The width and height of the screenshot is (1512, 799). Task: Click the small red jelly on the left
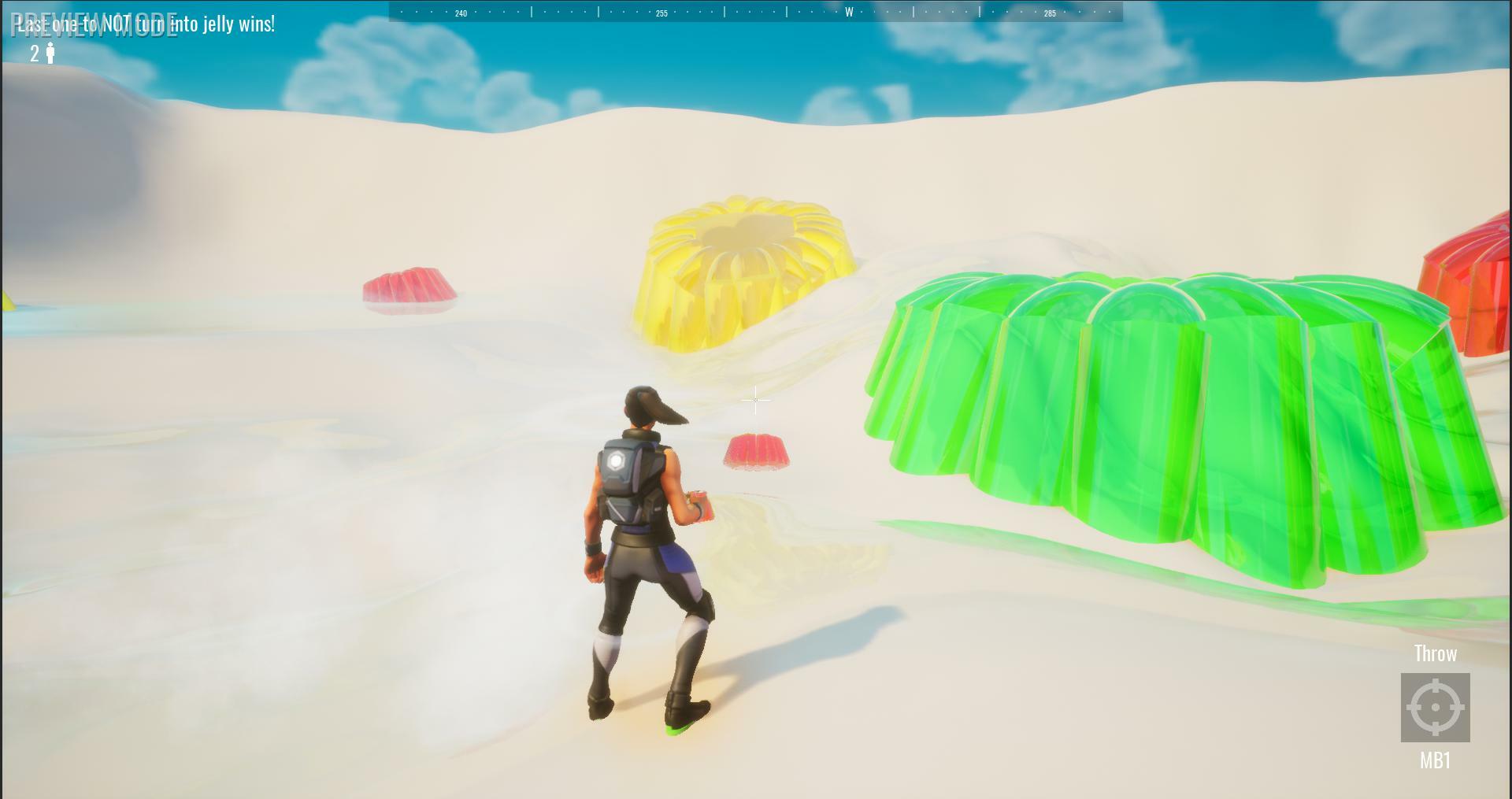pyautogui.click(x=409, y=287)
